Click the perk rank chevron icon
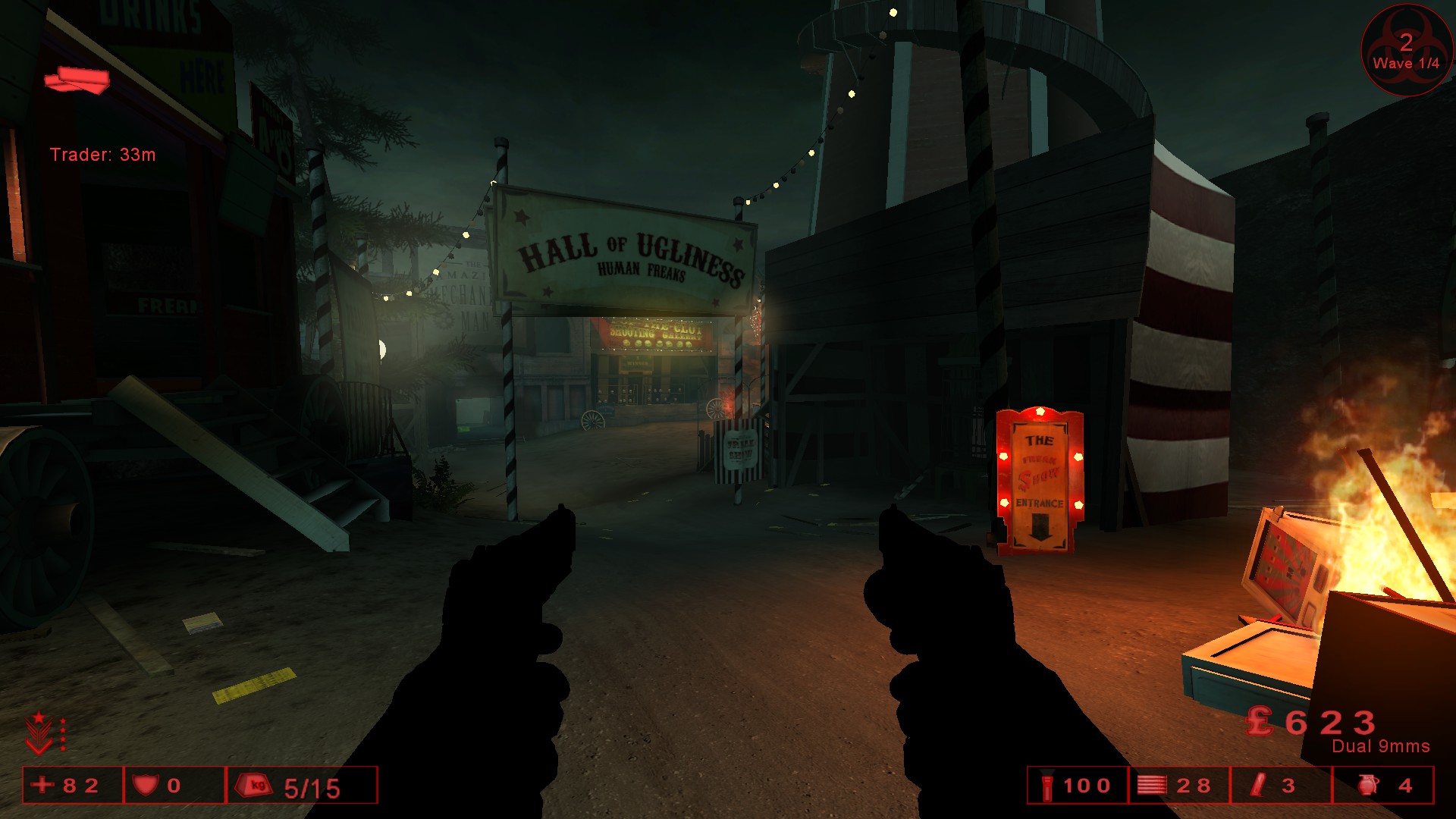The width and height of the screenshot is (1456, 819). point(39,733)
